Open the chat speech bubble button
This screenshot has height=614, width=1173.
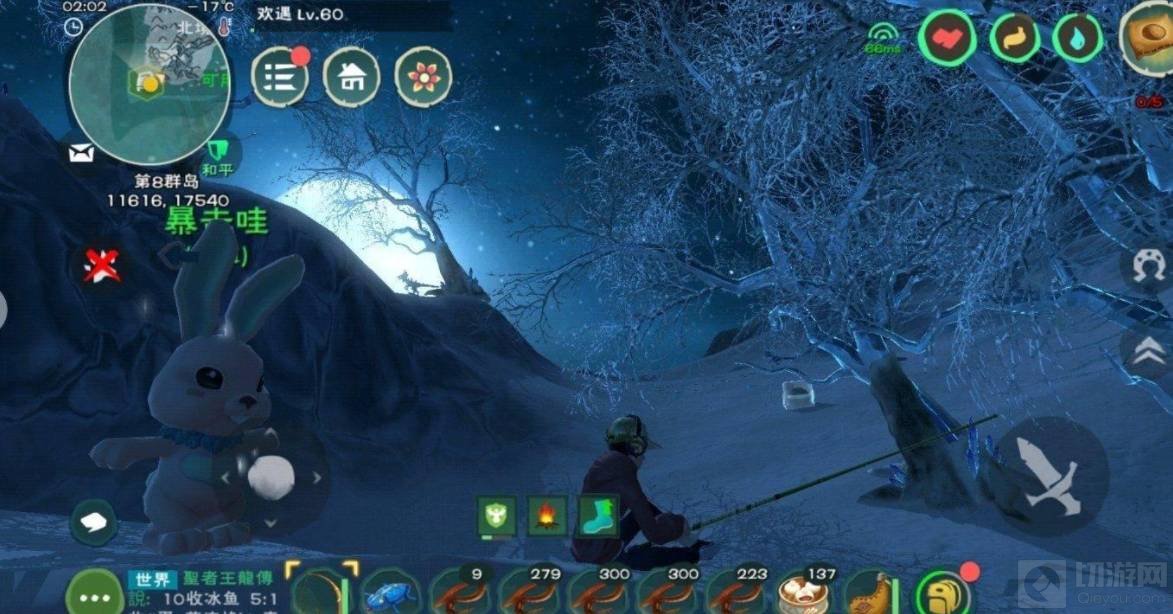tap(93, 522)
